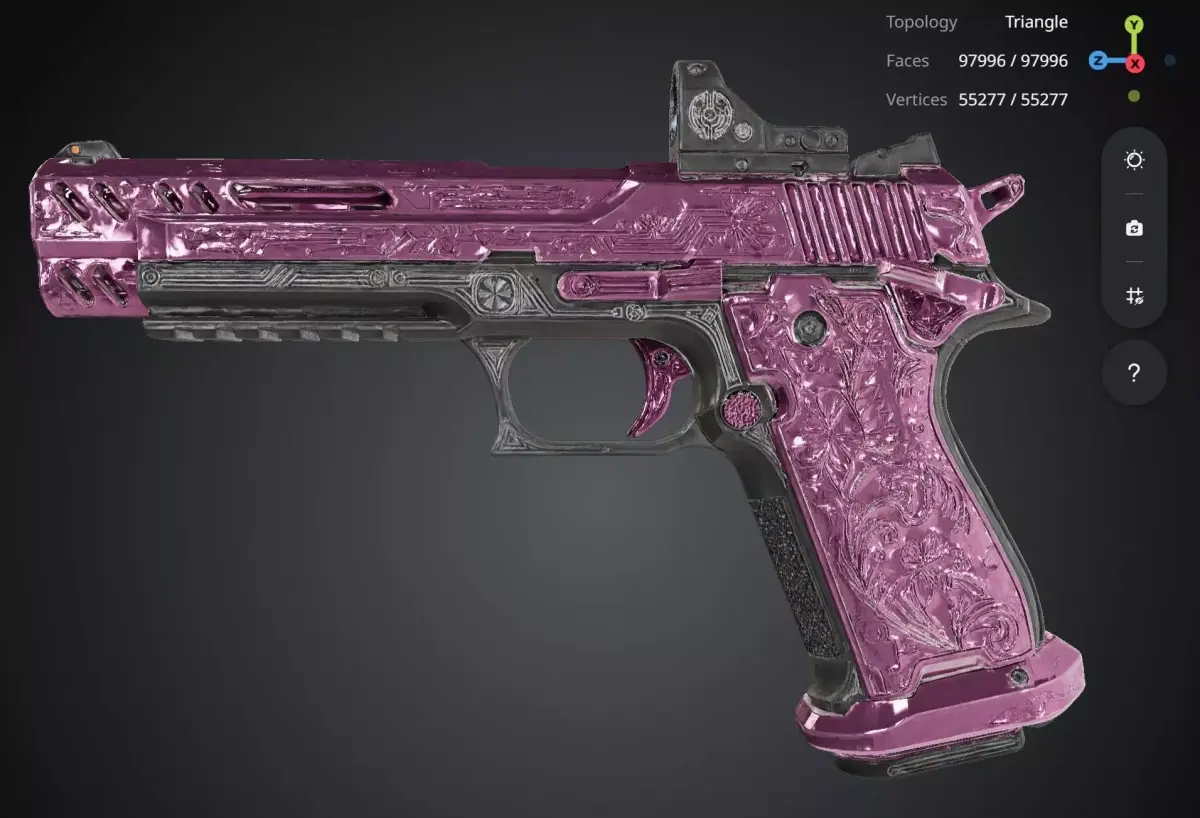Image resolution: width=1200 pixels, height=818 pixels.
Task: Snap view to the green Y axis
Action: click(x=1134, y=24)
